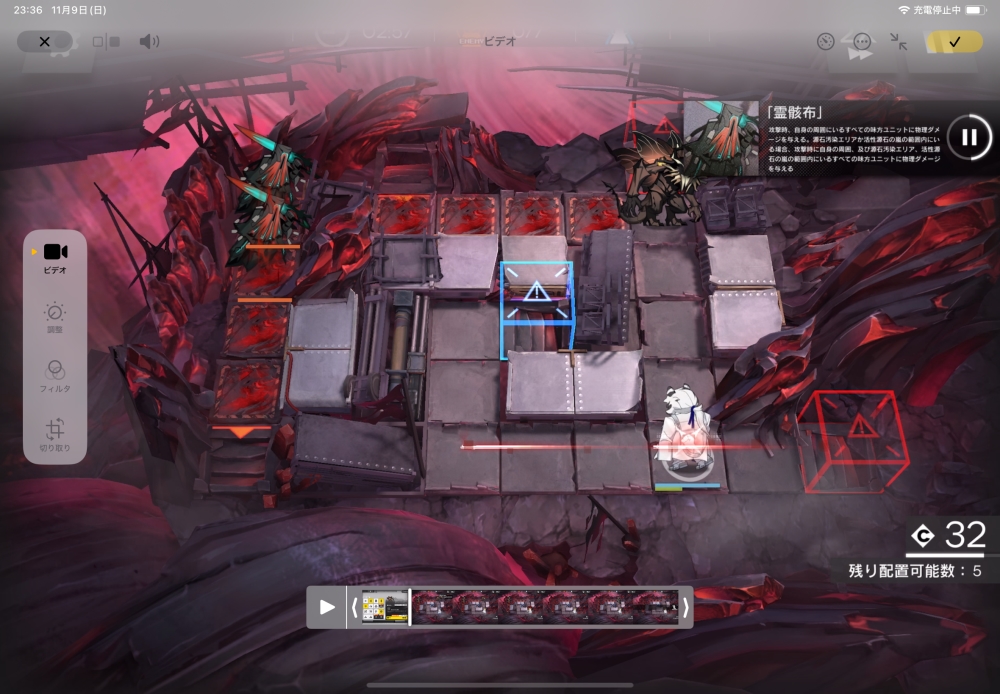Pause the battle with the round pause button

[968, 137]
